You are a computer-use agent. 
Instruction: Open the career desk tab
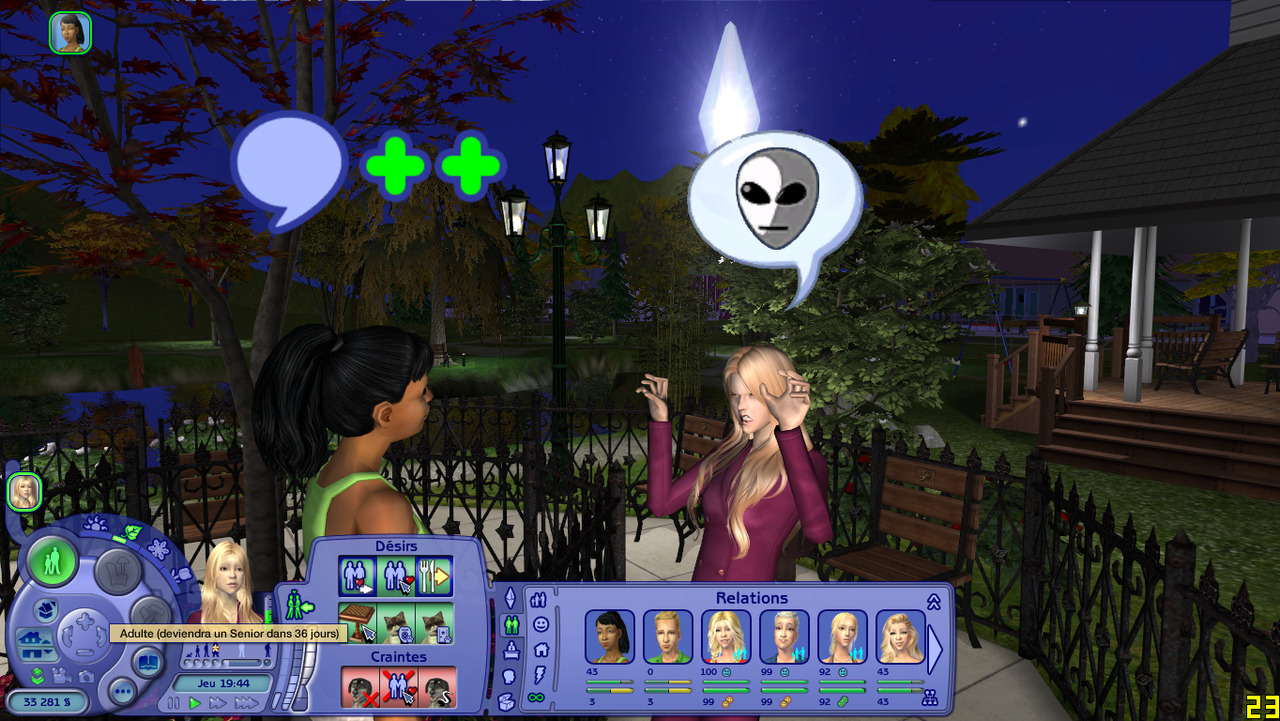tap(510, 650)
